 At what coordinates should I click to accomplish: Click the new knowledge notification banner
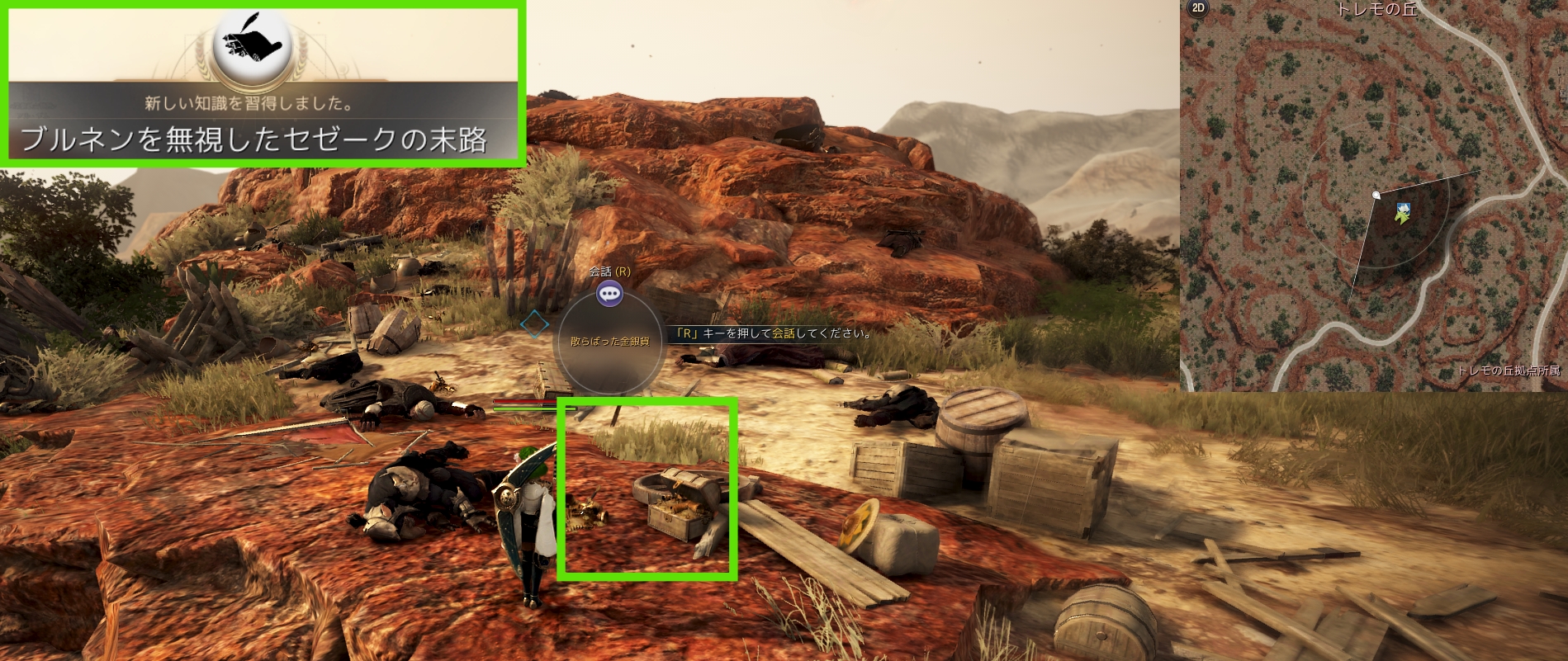[264, 85]
